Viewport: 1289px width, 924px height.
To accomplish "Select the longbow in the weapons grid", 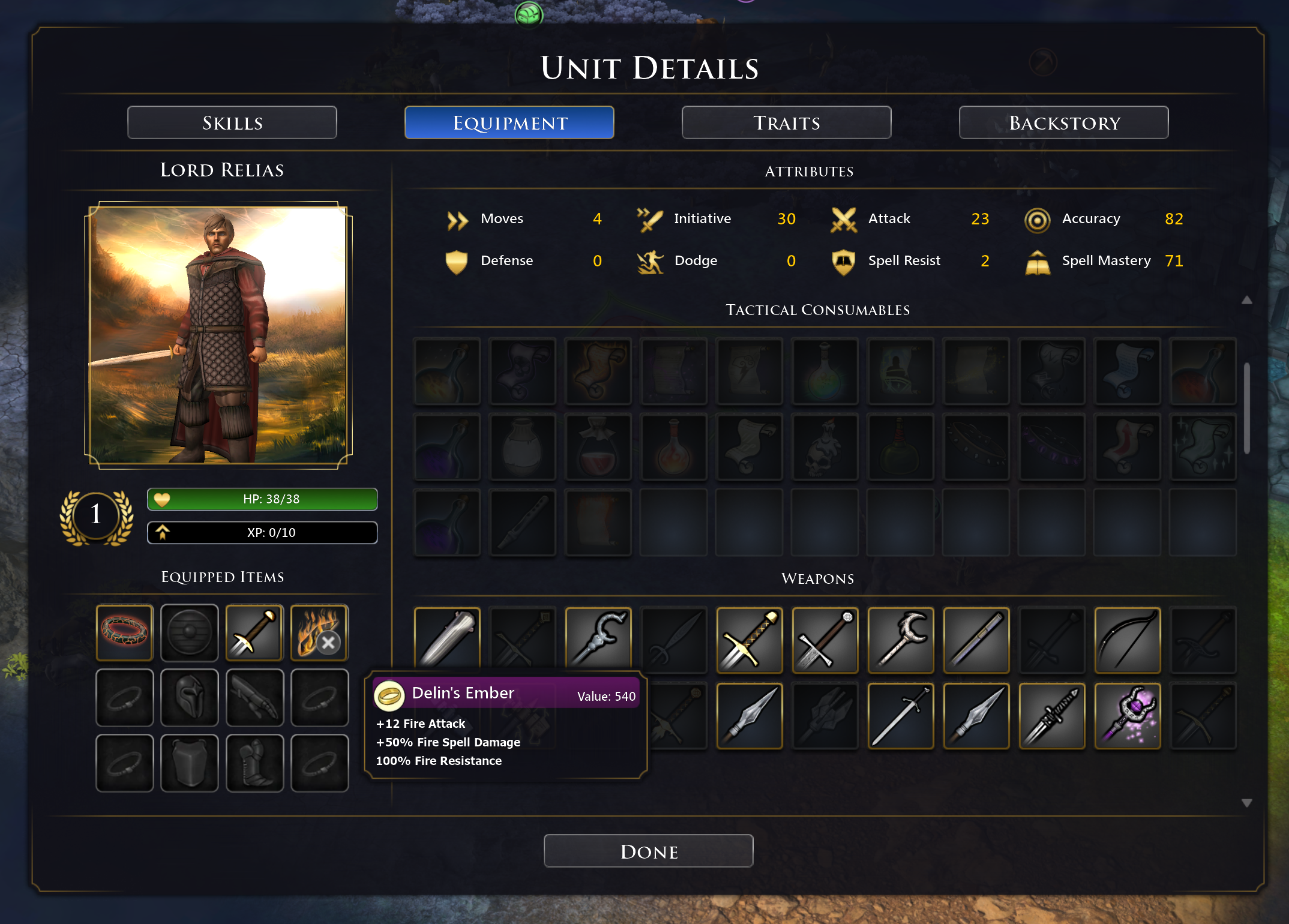I will coord(1128,640).
